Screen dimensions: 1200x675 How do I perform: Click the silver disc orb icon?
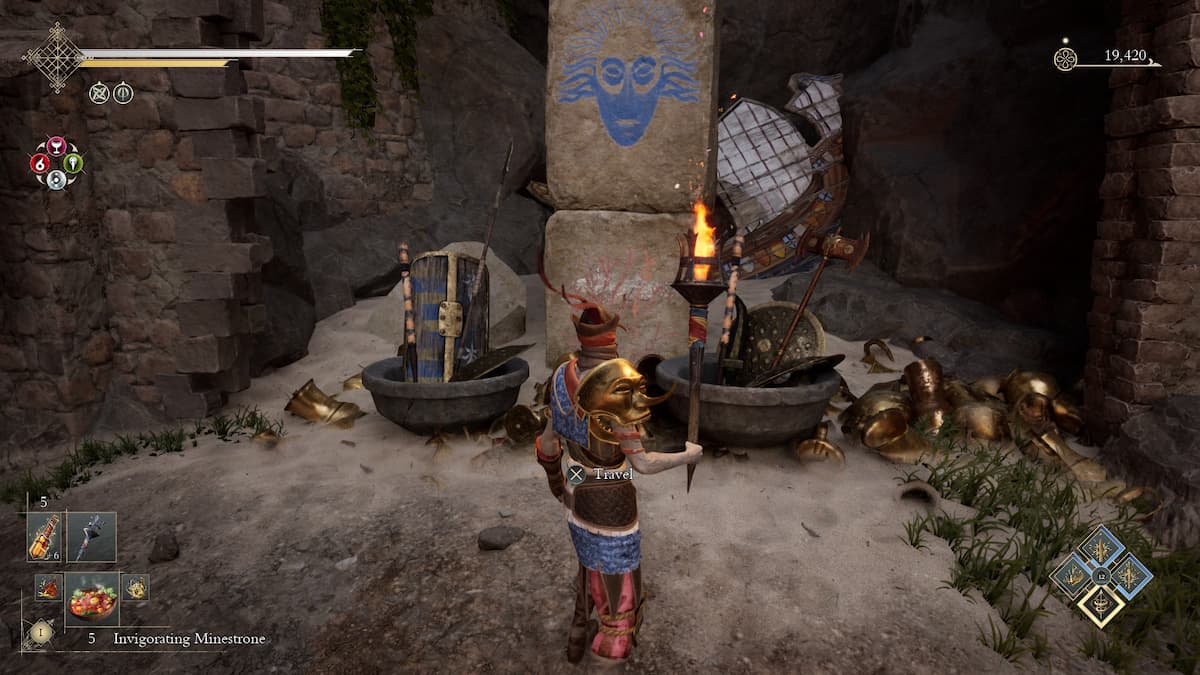56,180
